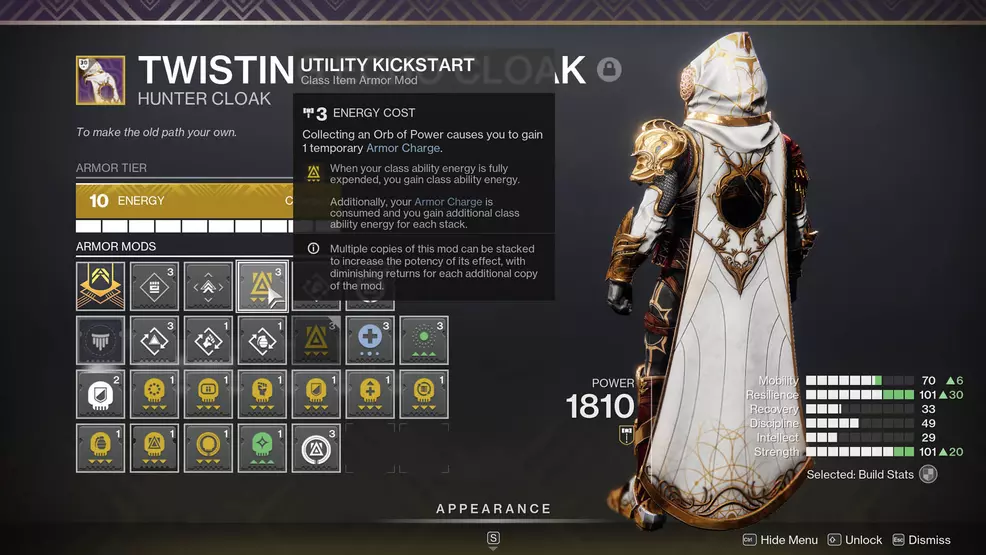The height and width of the screenshot is (555, 986).
Task: Select the gold grenade skull mod
Action: tap(101, 447)
